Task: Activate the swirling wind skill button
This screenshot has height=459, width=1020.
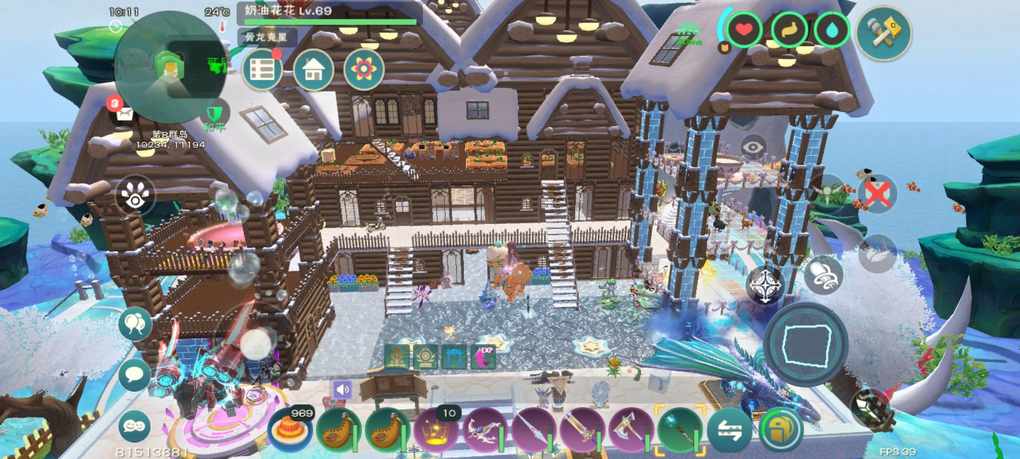Action: click(x=824, y=273)
